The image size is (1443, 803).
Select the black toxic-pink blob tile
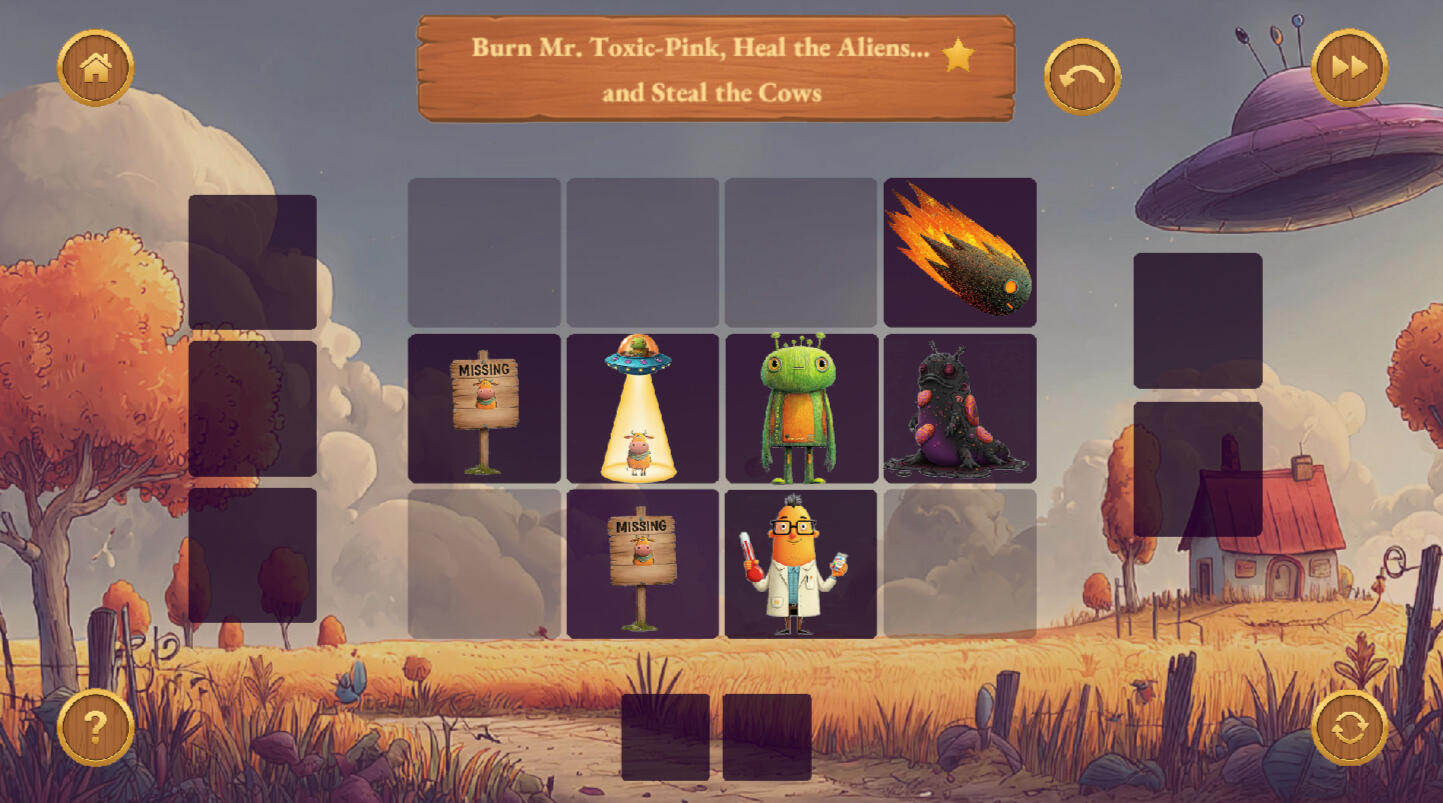pos(960,408)
